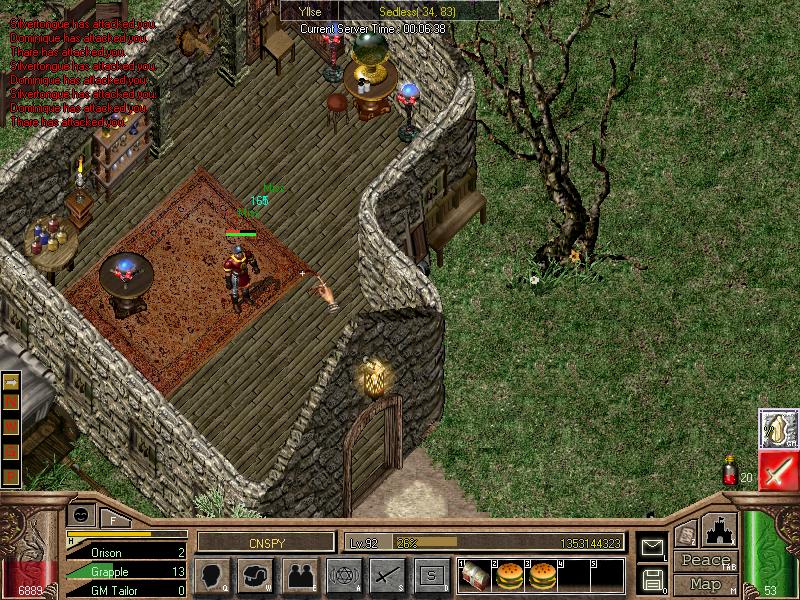Click the square S button
This screenshot has height=600, width=800.
pos(431,575)
